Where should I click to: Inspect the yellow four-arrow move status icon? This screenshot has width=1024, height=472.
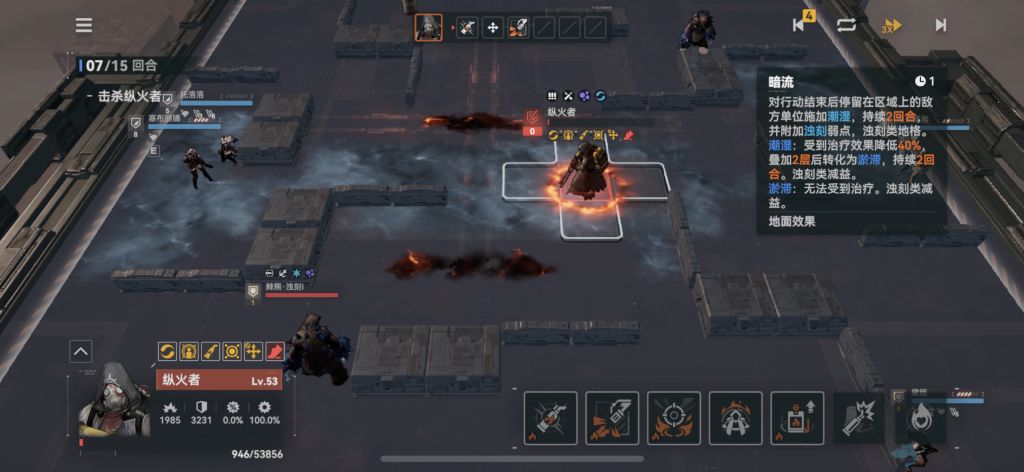(x=252, y=351)
